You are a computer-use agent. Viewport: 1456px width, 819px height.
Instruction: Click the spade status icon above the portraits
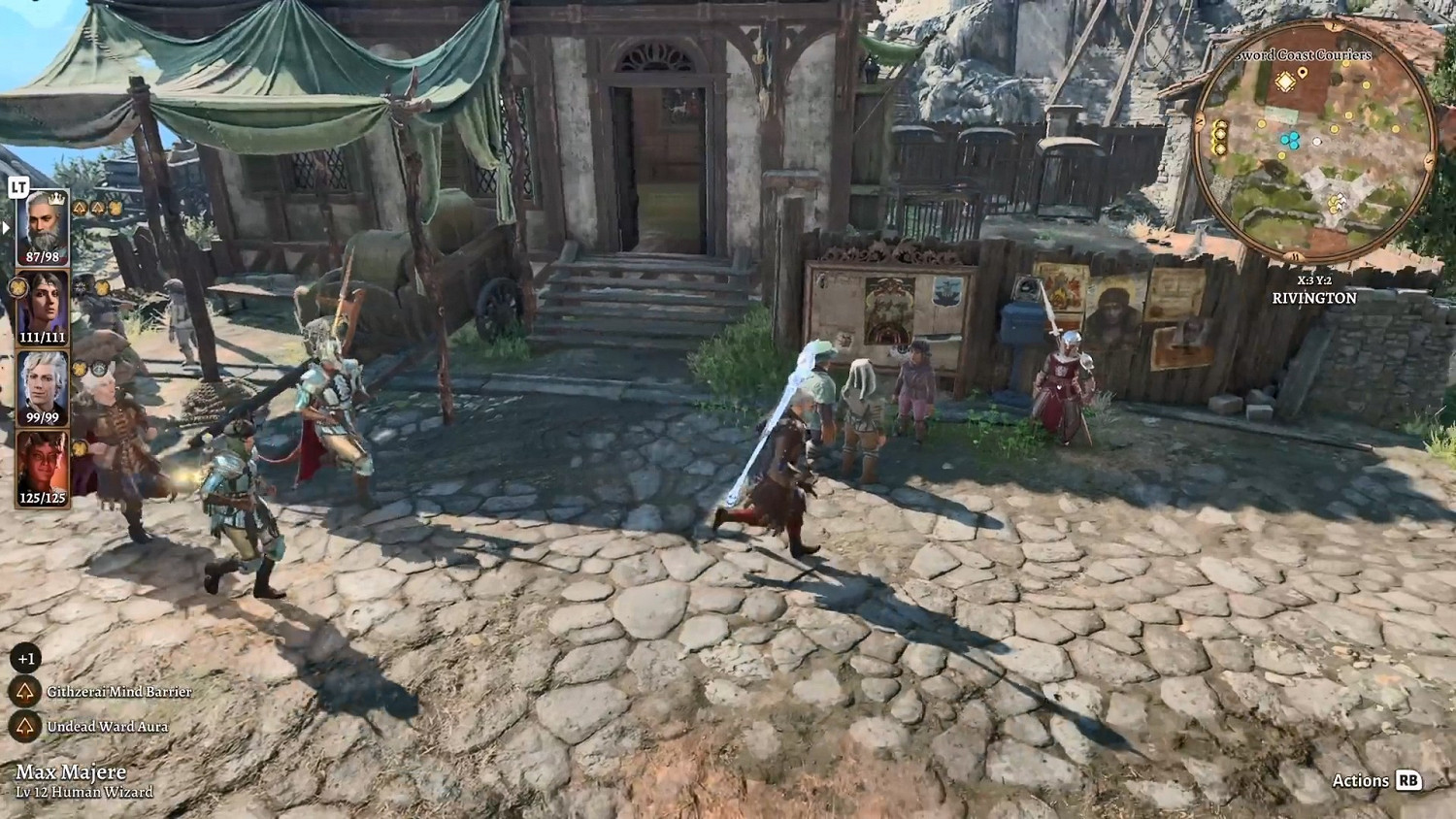tap(79, 208)
